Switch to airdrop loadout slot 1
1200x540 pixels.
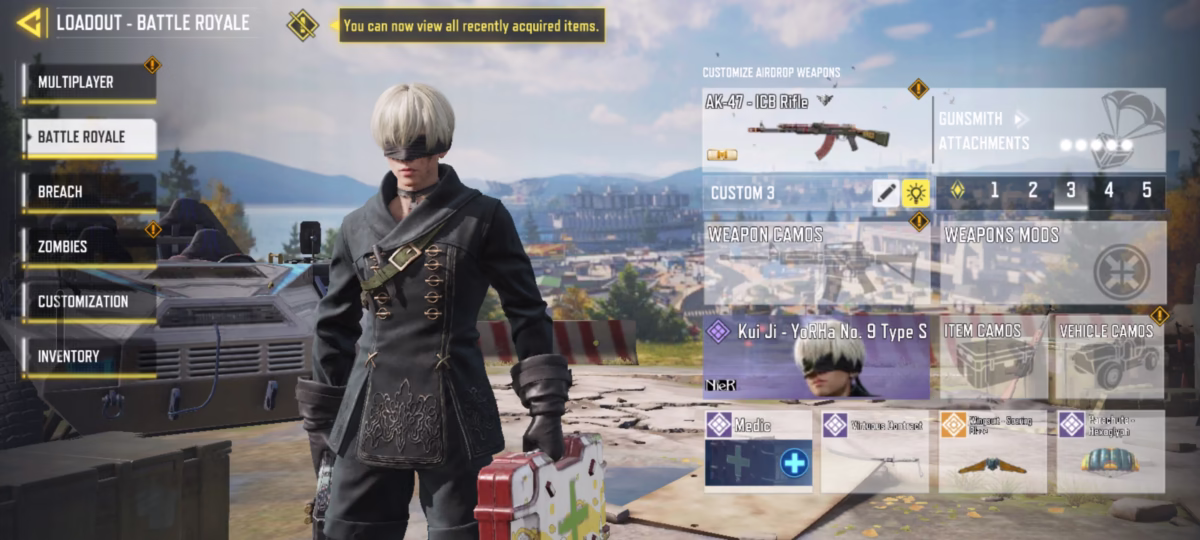tap(994, 191)
